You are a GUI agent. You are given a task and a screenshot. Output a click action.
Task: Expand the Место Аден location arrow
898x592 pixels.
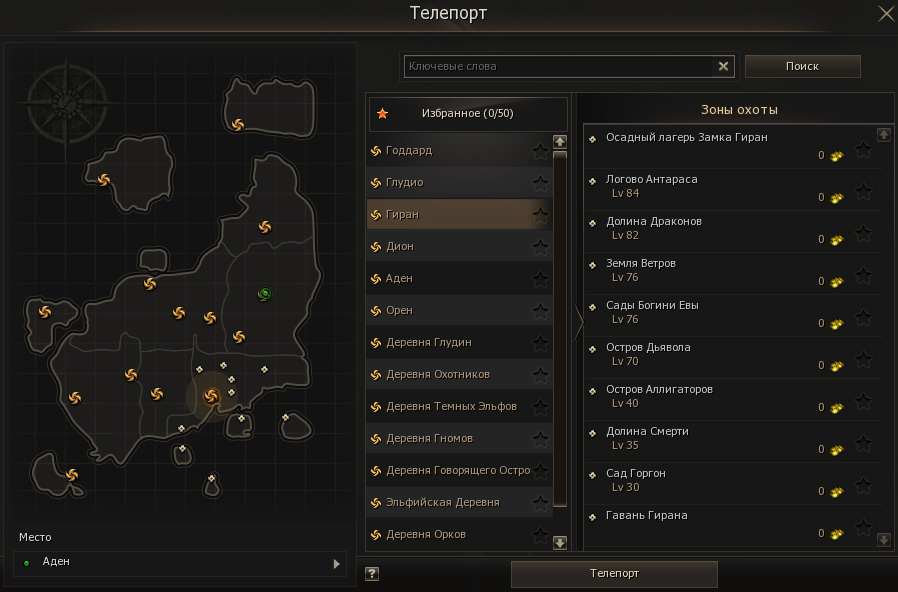point(336,564)
